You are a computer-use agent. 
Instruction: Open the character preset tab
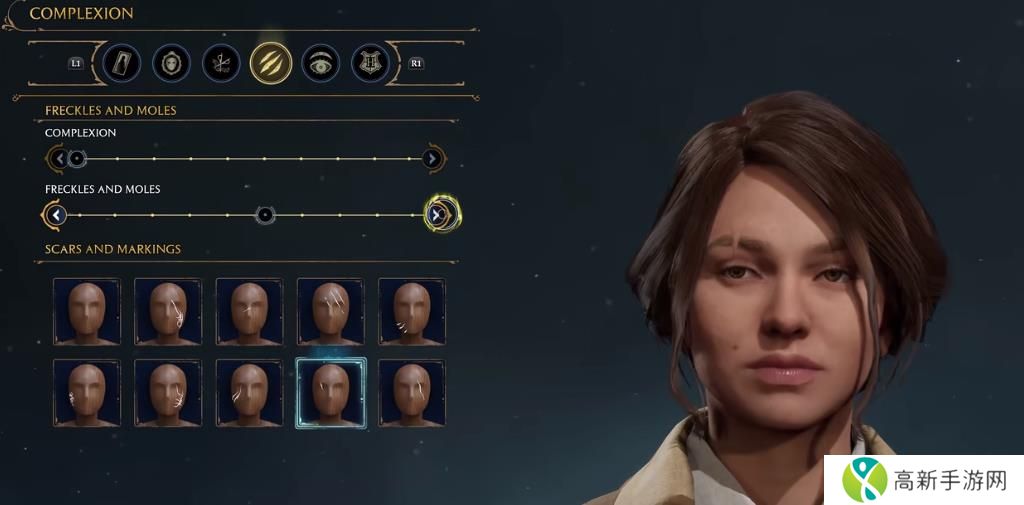[121, 63]
